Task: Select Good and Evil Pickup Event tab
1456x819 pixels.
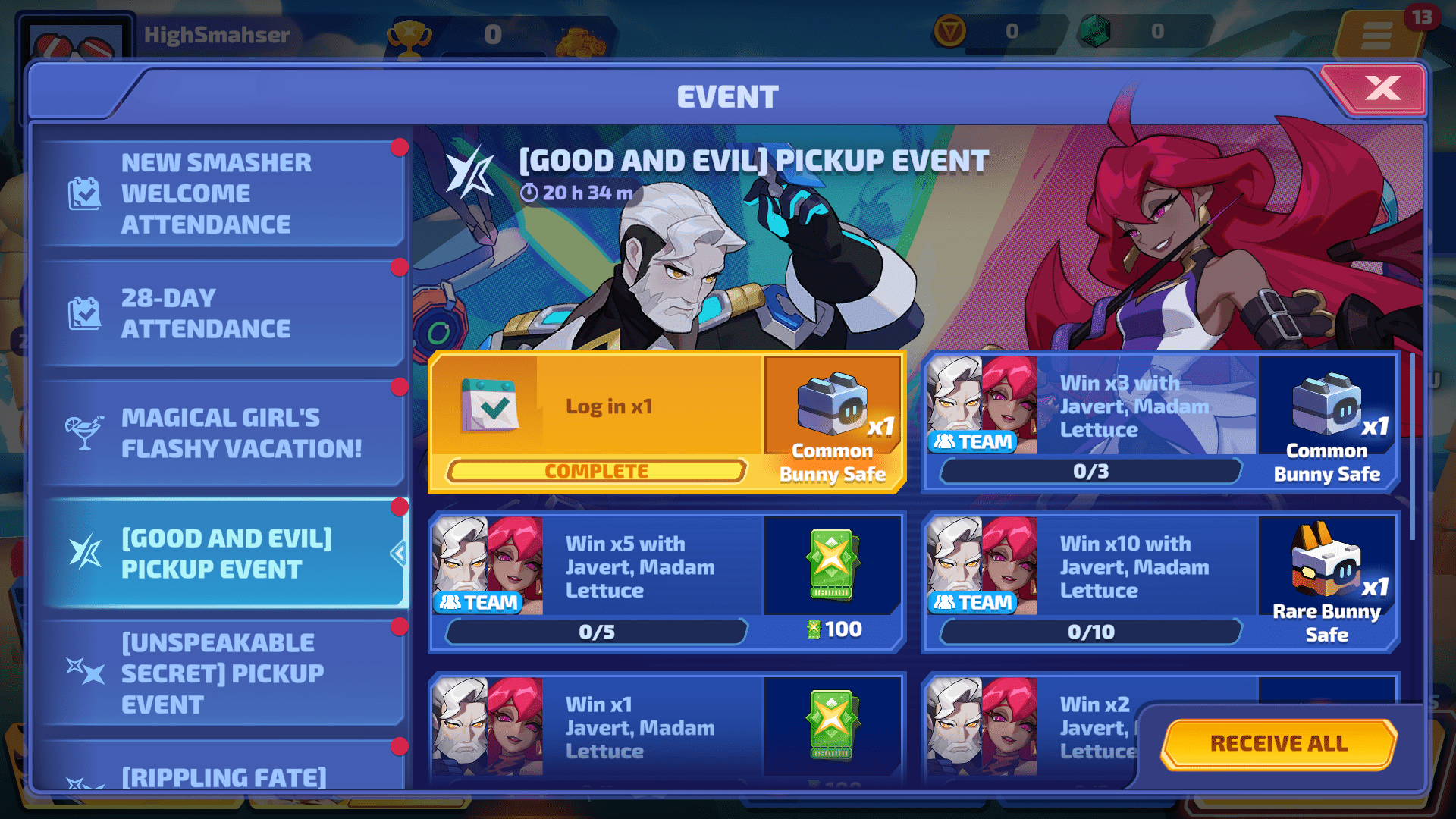Action: click(x=220, y=554)
